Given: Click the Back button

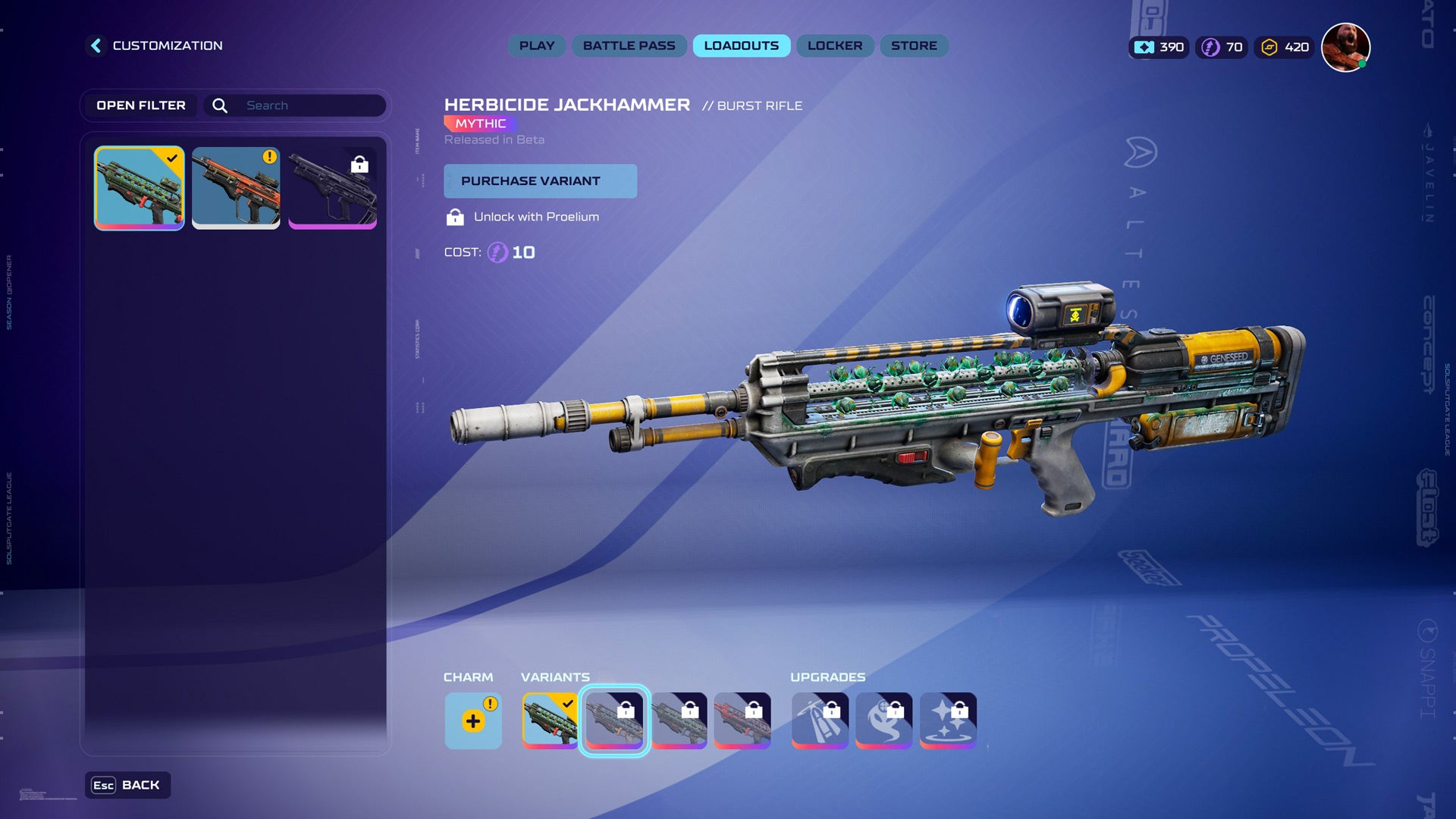Looking at the screenshot, I should (127, 785).
